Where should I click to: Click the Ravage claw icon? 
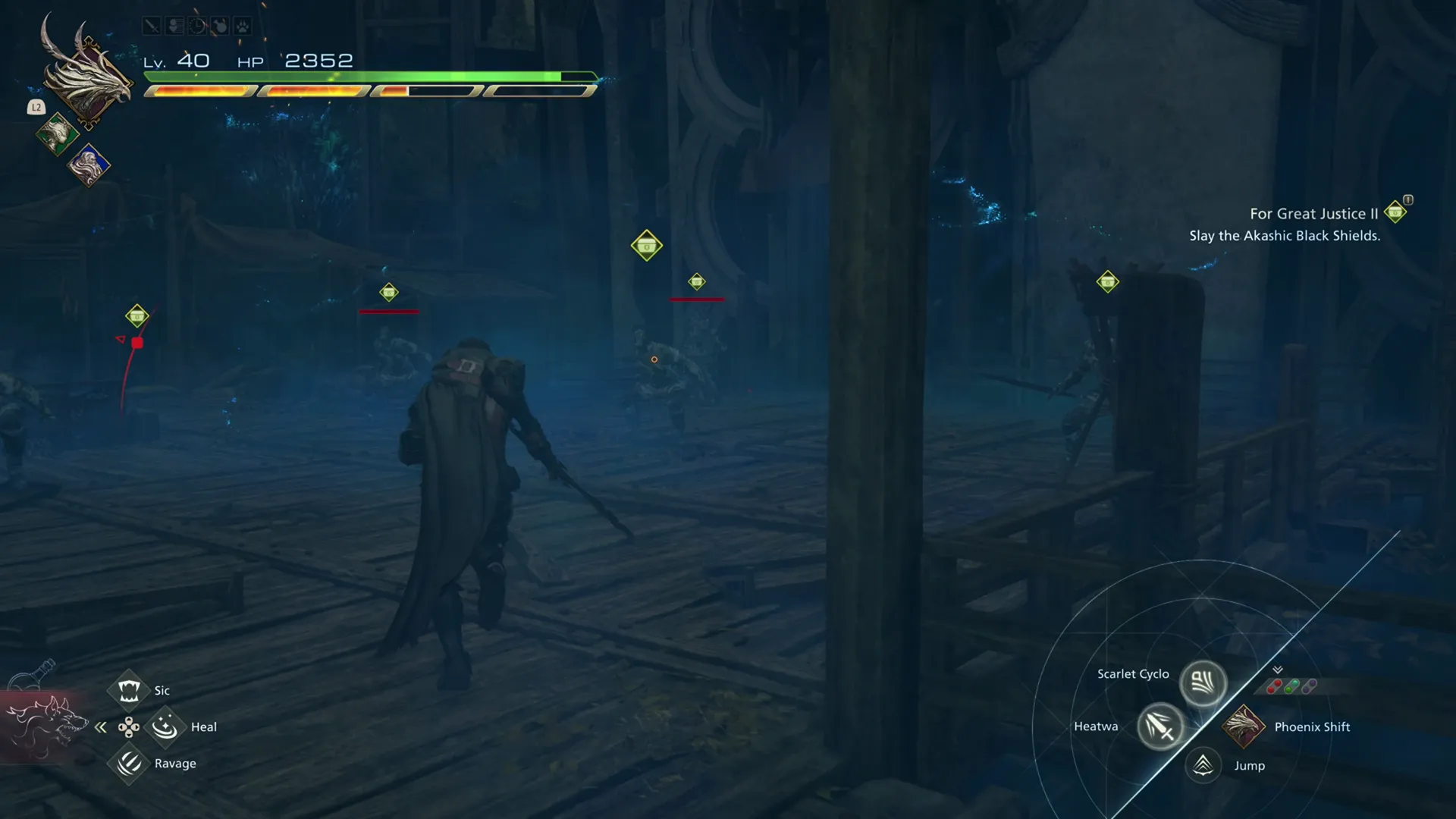(x=127, y=764)
